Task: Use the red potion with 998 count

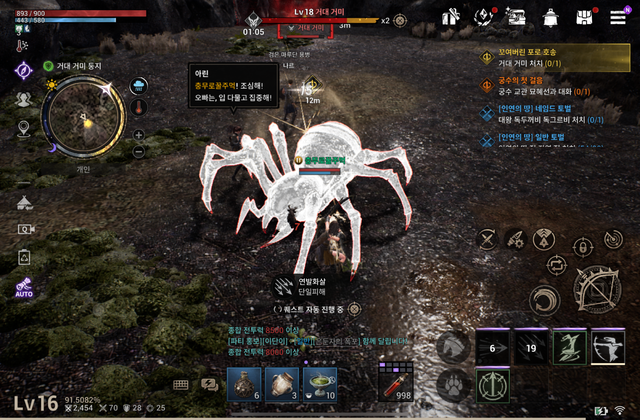Action: 395,381
